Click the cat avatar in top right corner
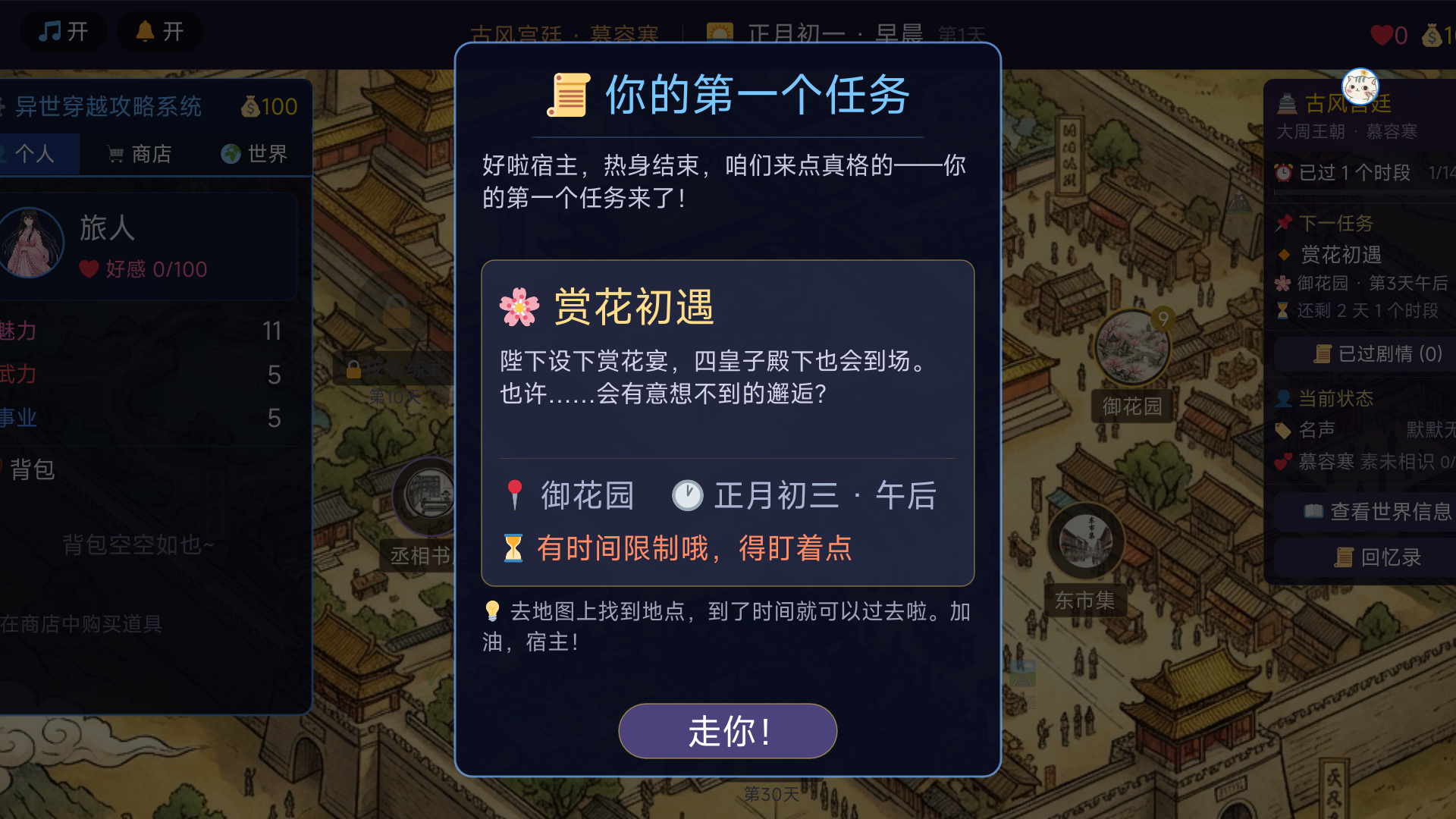Screen dimensions: 1456x819 [1360, 87]
